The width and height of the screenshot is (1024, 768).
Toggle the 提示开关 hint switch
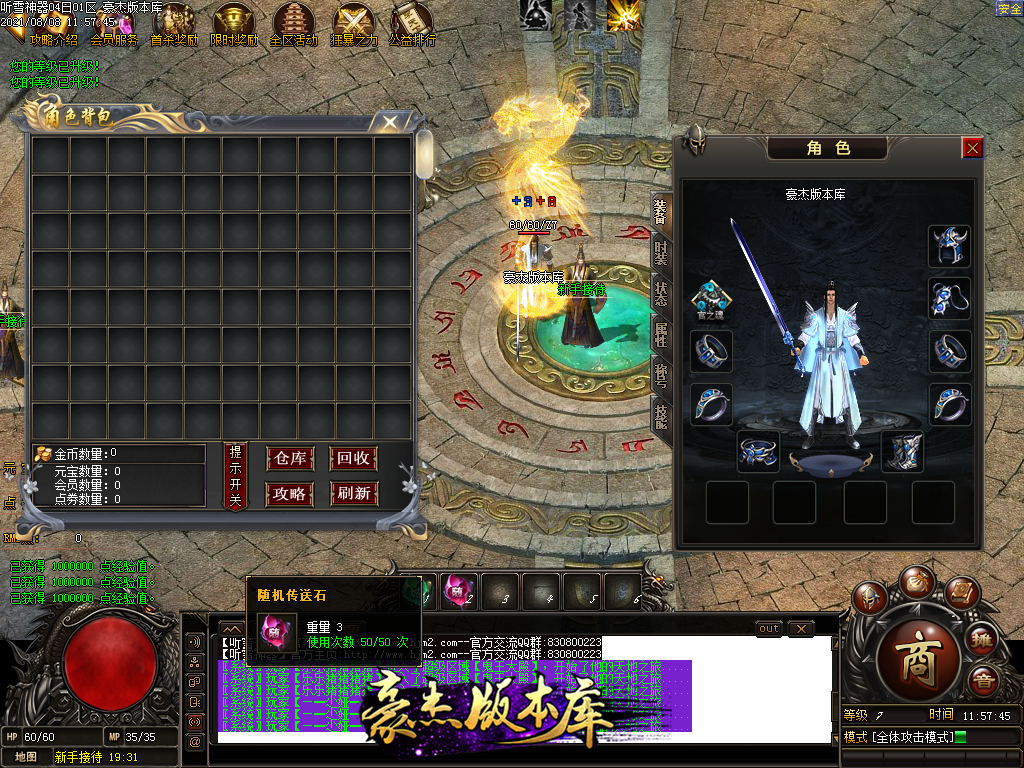click(x=236, y=476)
